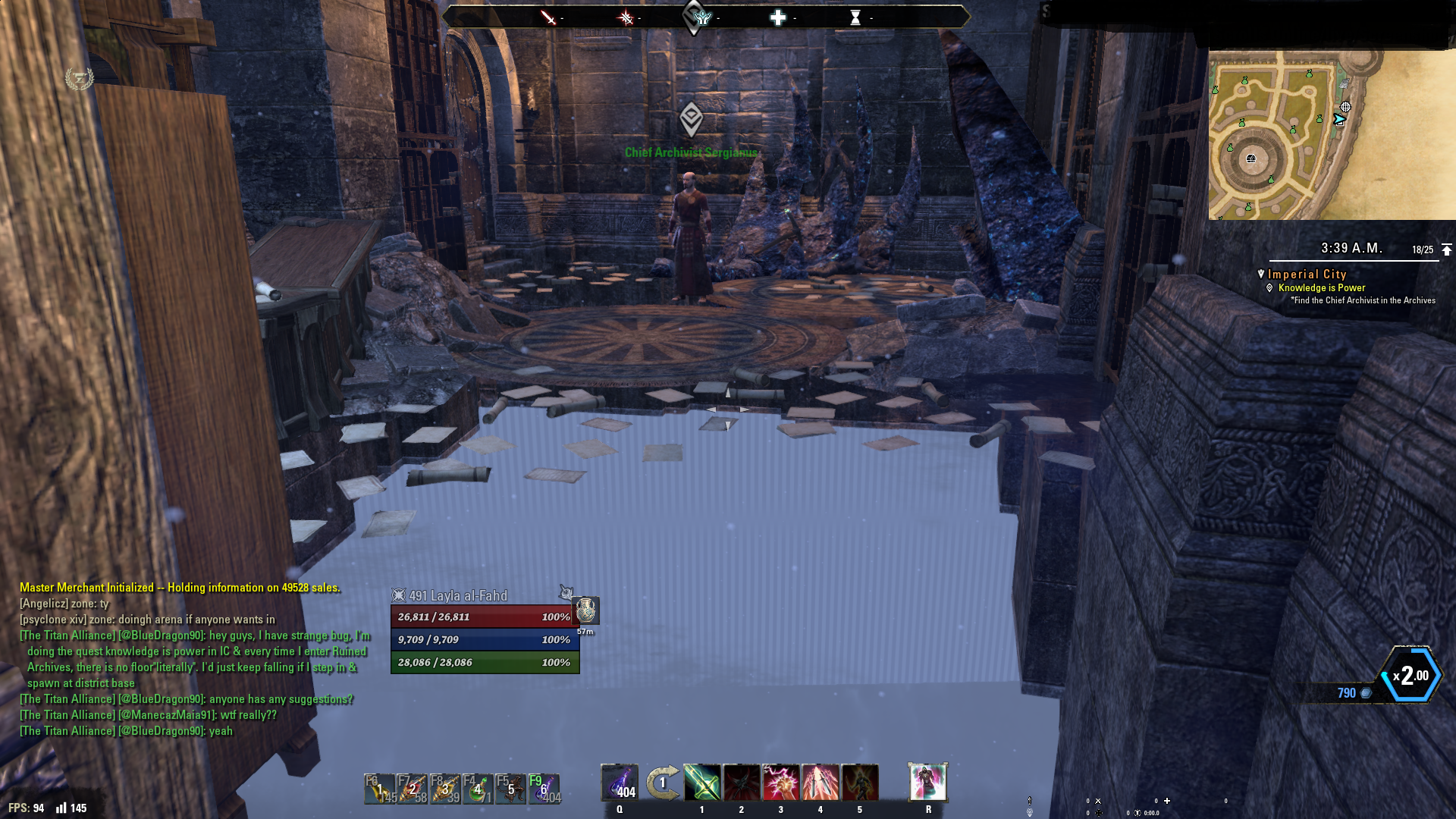Select the F6 yellow potion quickslot
The width and height of the screenshot is (1456, 819).
(x=380, y=789)
